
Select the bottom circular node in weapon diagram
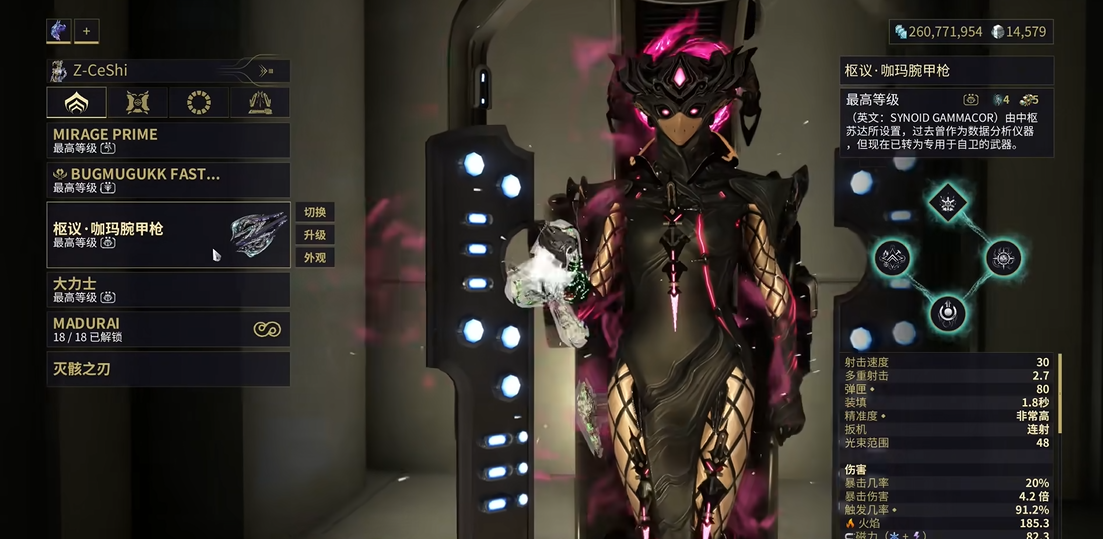(x=946, y=313)
